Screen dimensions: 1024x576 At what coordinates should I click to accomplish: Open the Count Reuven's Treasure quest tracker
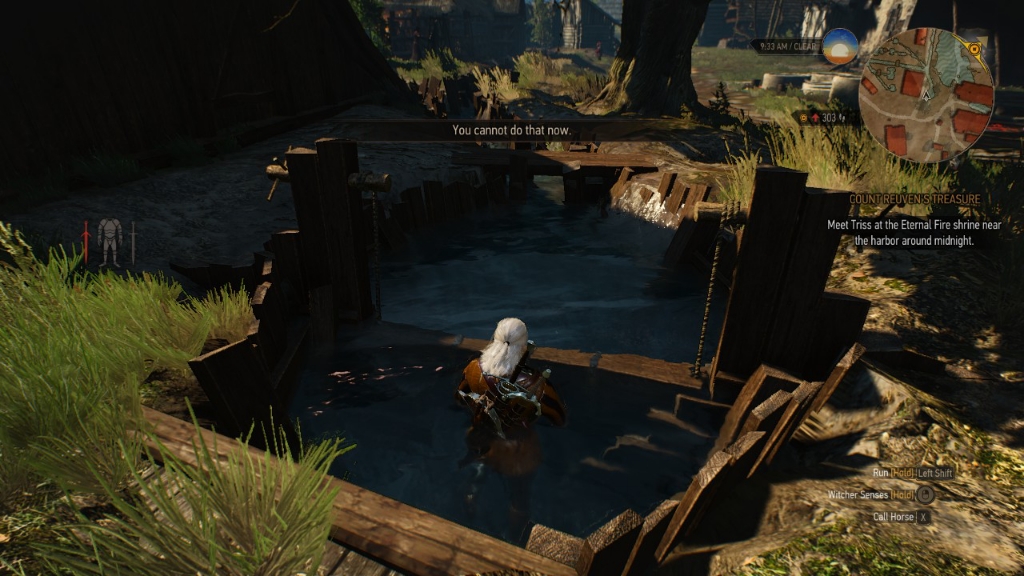coord(915,199)
